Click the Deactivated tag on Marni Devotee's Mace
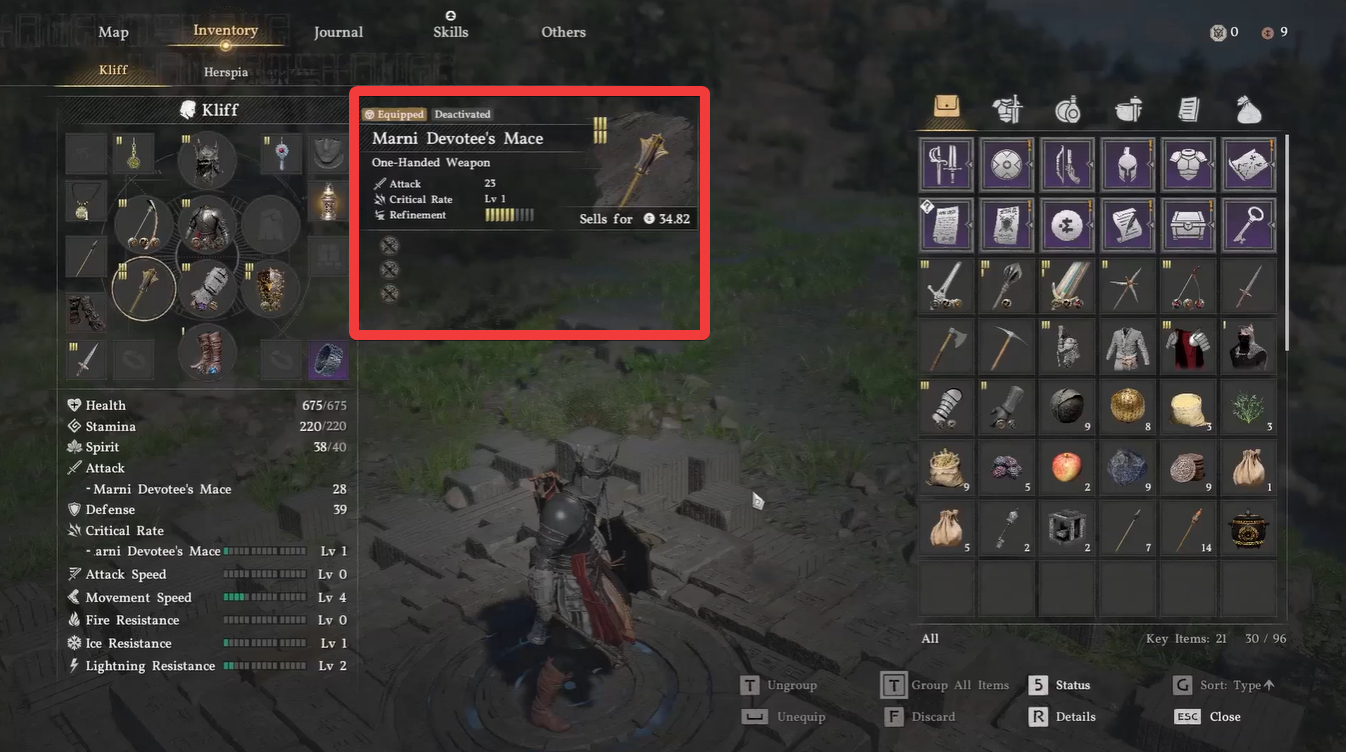 pyautogui.click(x=461, y=114)
